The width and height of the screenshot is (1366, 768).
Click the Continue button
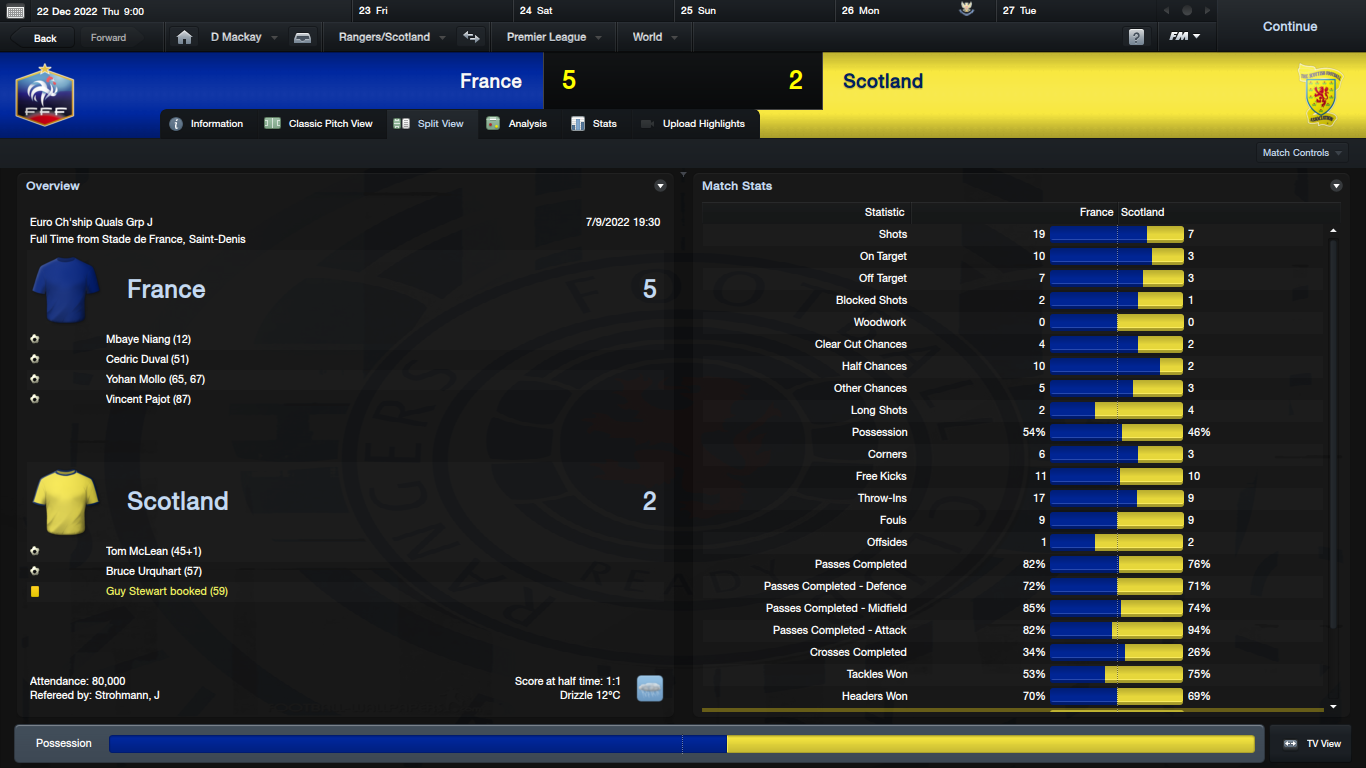[1289, 27]
